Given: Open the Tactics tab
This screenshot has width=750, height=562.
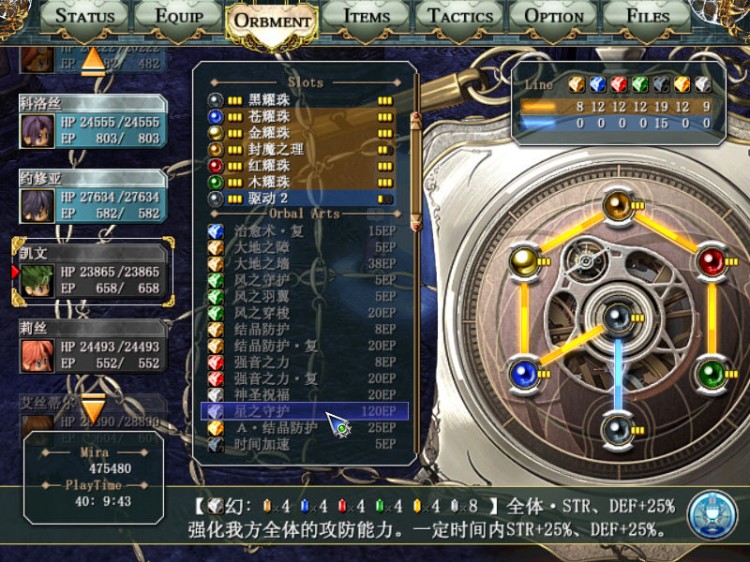Looking at the screenshot, I should click(x=460, y=17).
